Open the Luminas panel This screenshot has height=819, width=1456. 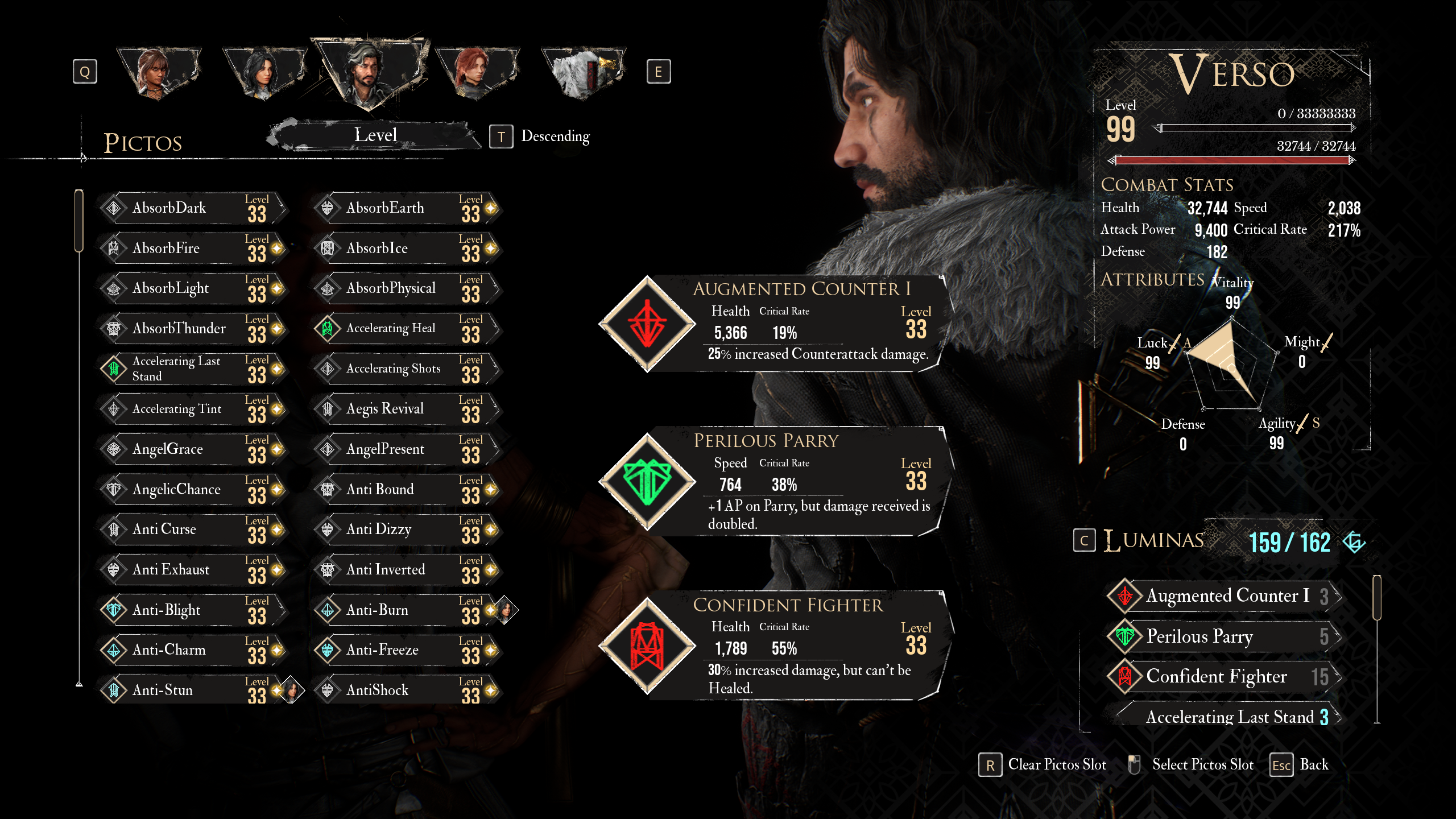tap(1155, 540)
